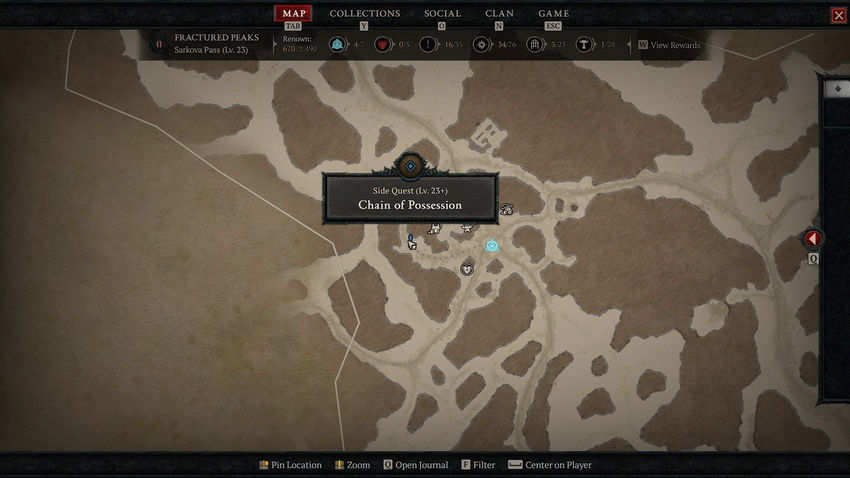
Task: Click the active Map tab
Action: click(294, 14)
